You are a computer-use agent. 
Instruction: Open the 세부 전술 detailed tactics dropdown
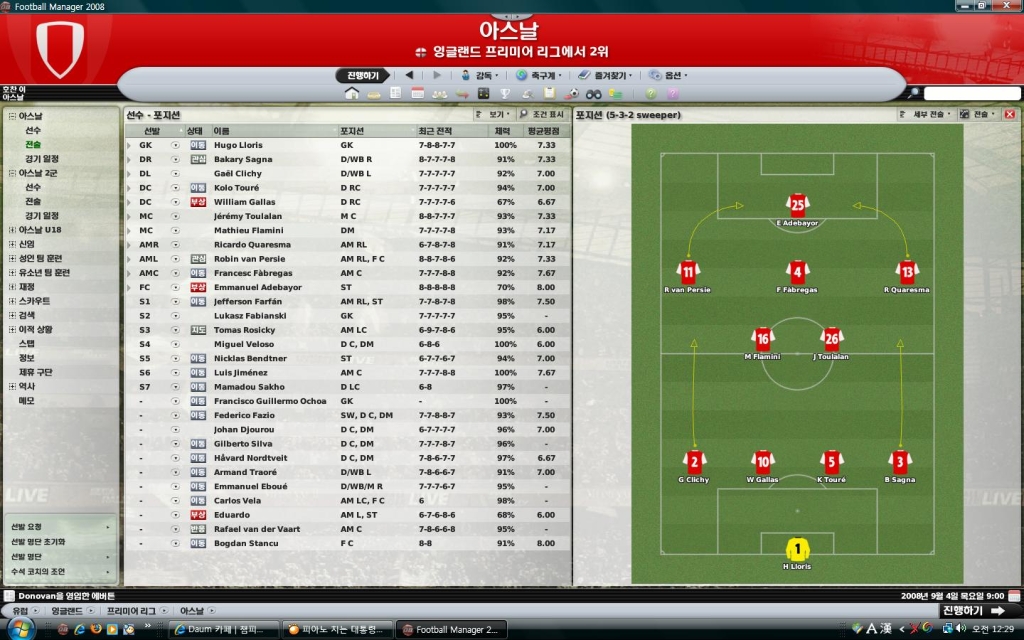(925, 115)
